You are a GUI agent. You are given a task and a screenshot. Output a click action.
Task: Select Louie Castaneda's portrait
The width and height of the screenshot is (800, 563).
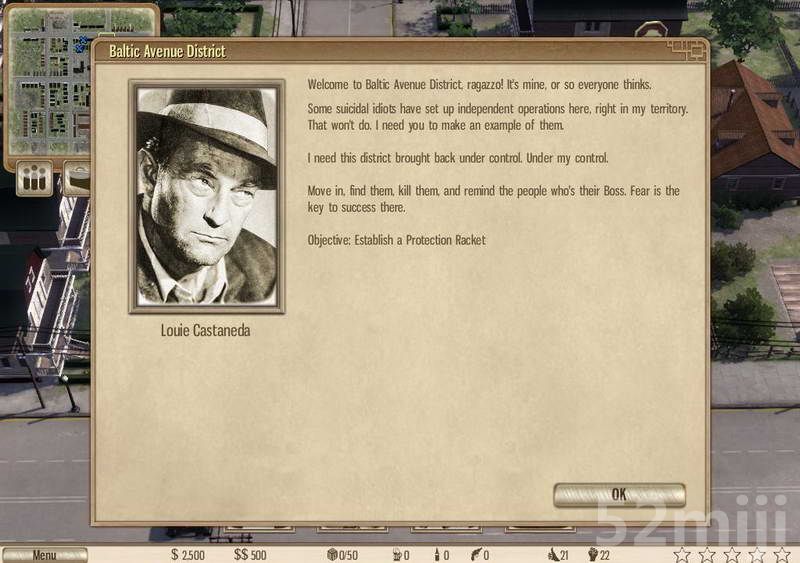coord(207,196)
